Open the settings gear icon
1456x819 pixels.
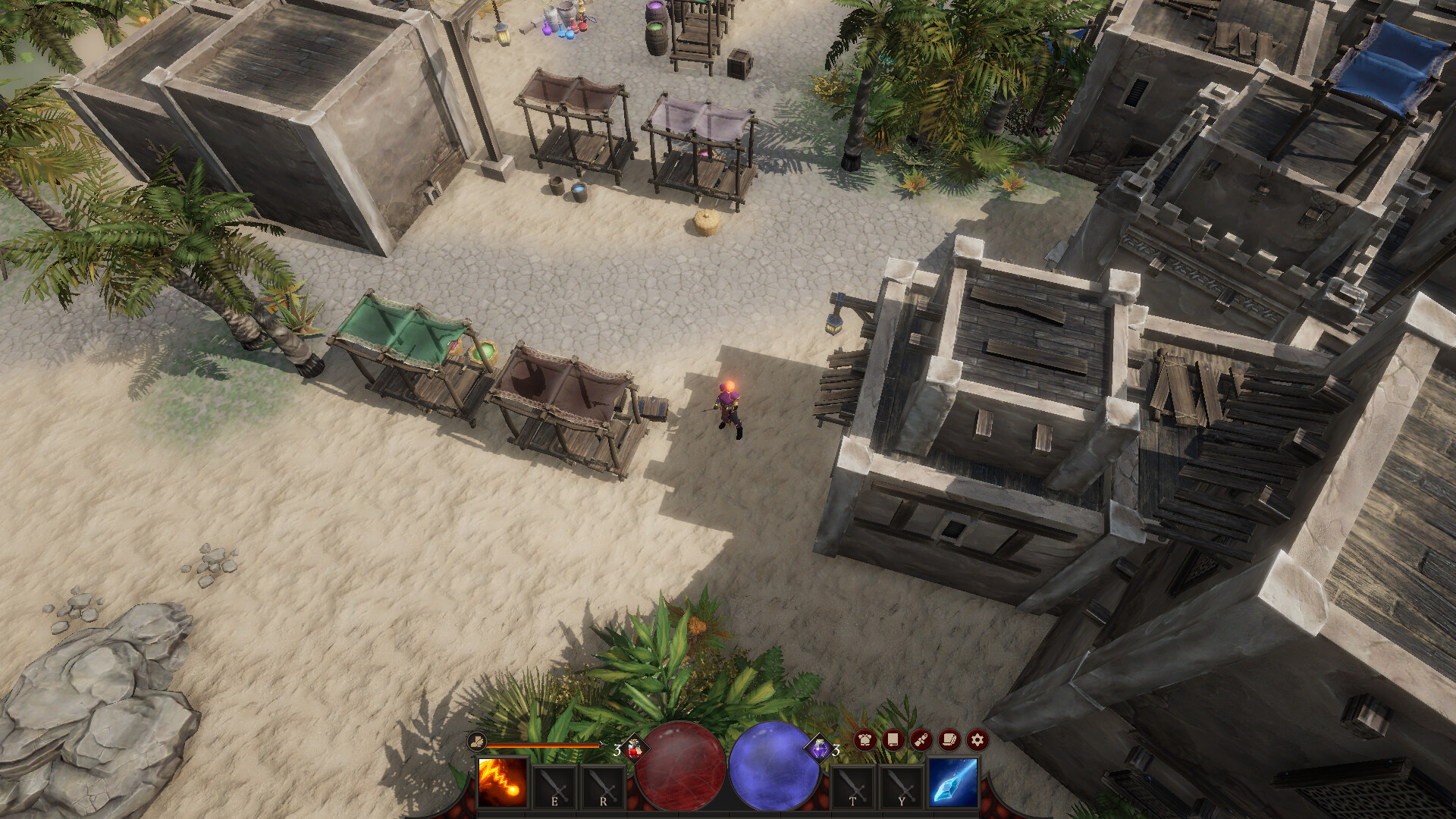pyautogui.click(x=977, y=739)
